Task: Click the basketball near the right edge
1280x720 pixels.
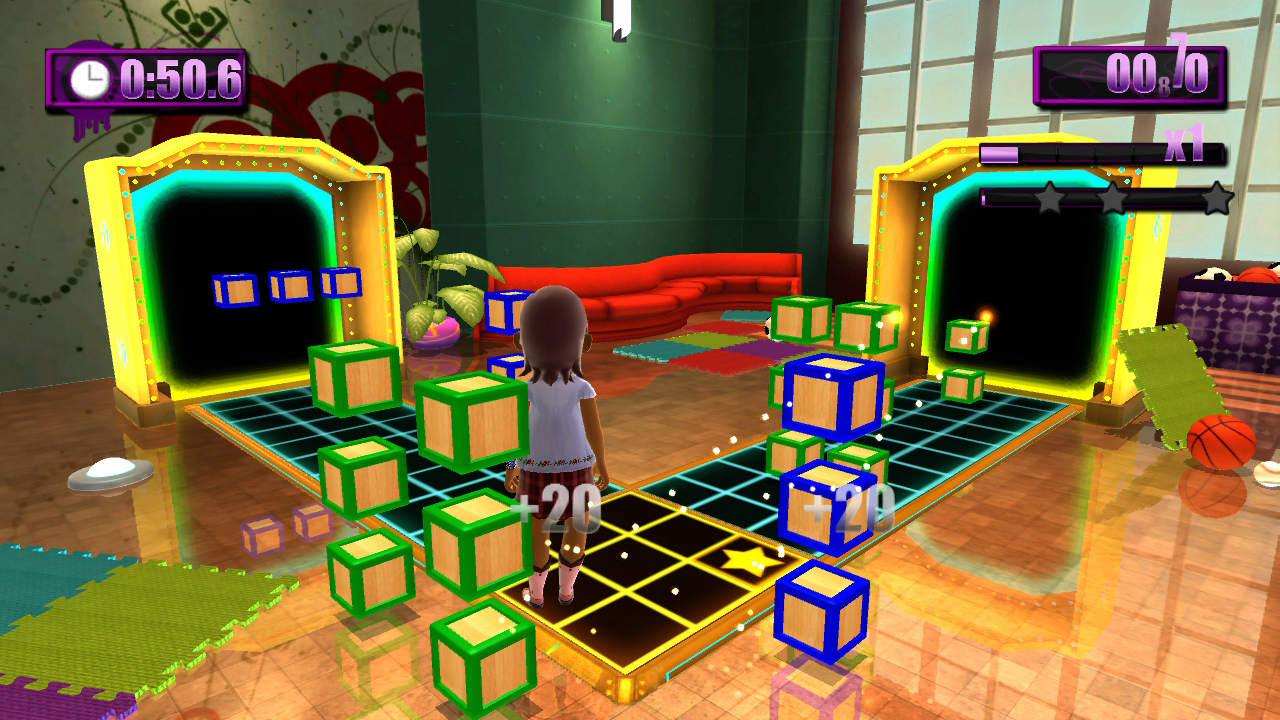Action: pos(1222,439)
